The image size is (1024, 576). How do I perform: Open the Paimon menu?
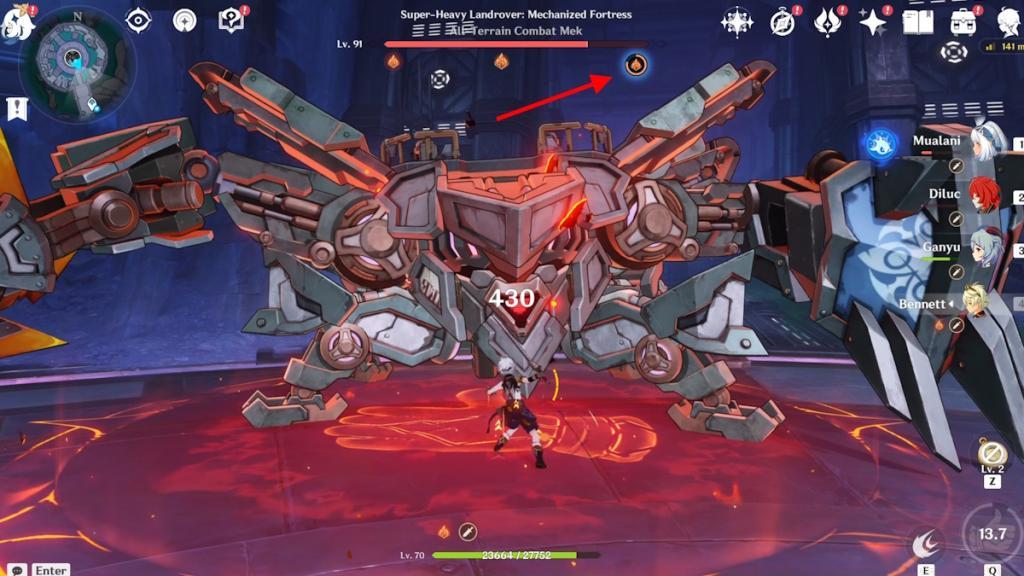18,24
